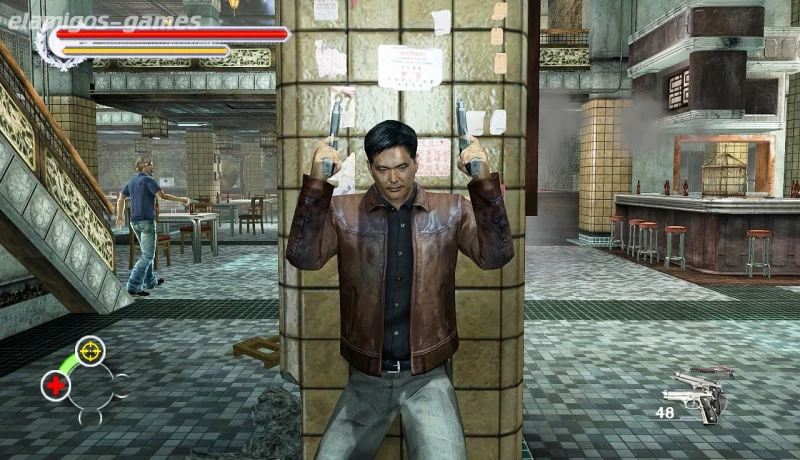Viewport: 800px width, 460px height.
Task: Select the yellow crosshair precision aim ability
Action: pyautogui.click(x=90, y=350)
